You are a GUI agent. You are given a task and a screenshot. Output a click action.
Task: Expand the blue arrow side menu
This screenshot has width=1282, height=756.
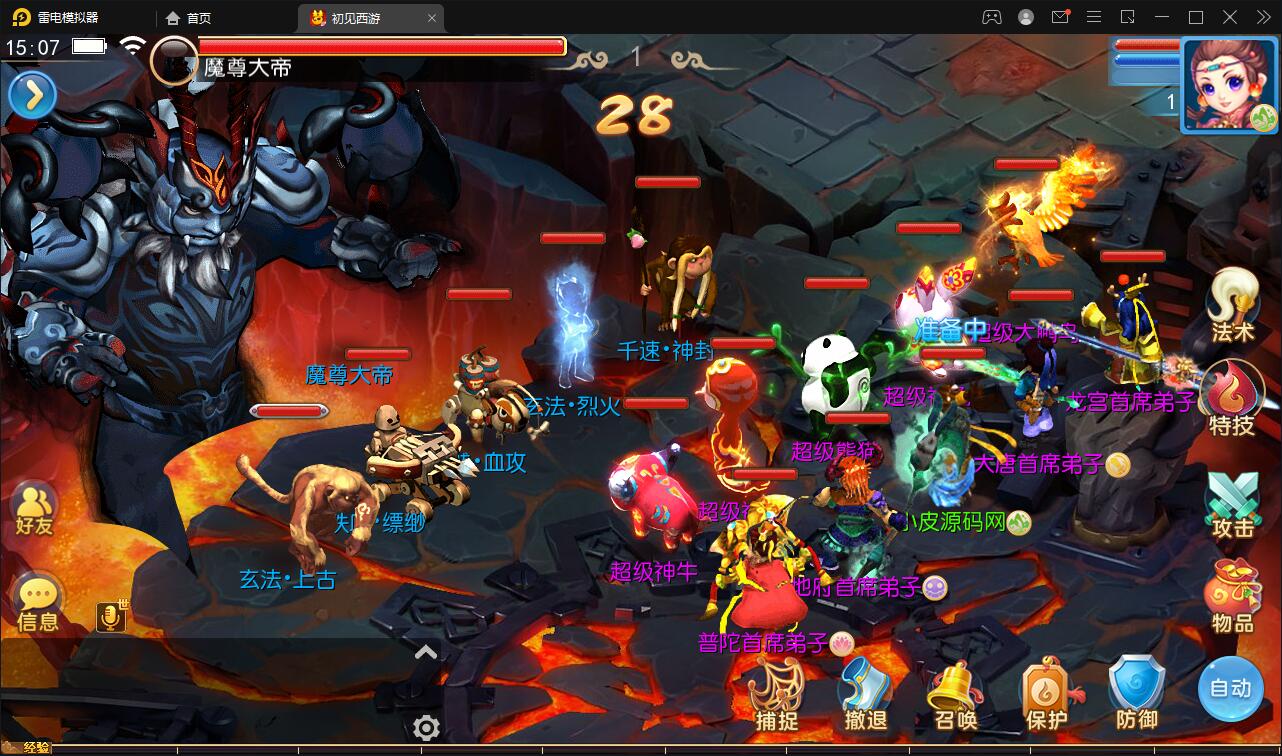click(33, 95)
